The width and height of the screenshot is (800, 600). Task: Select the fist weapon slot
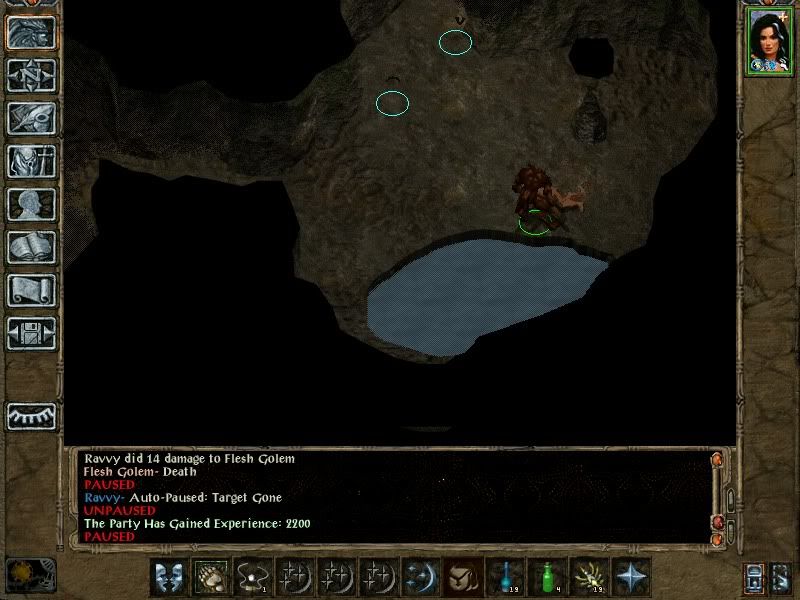[212, 576]
